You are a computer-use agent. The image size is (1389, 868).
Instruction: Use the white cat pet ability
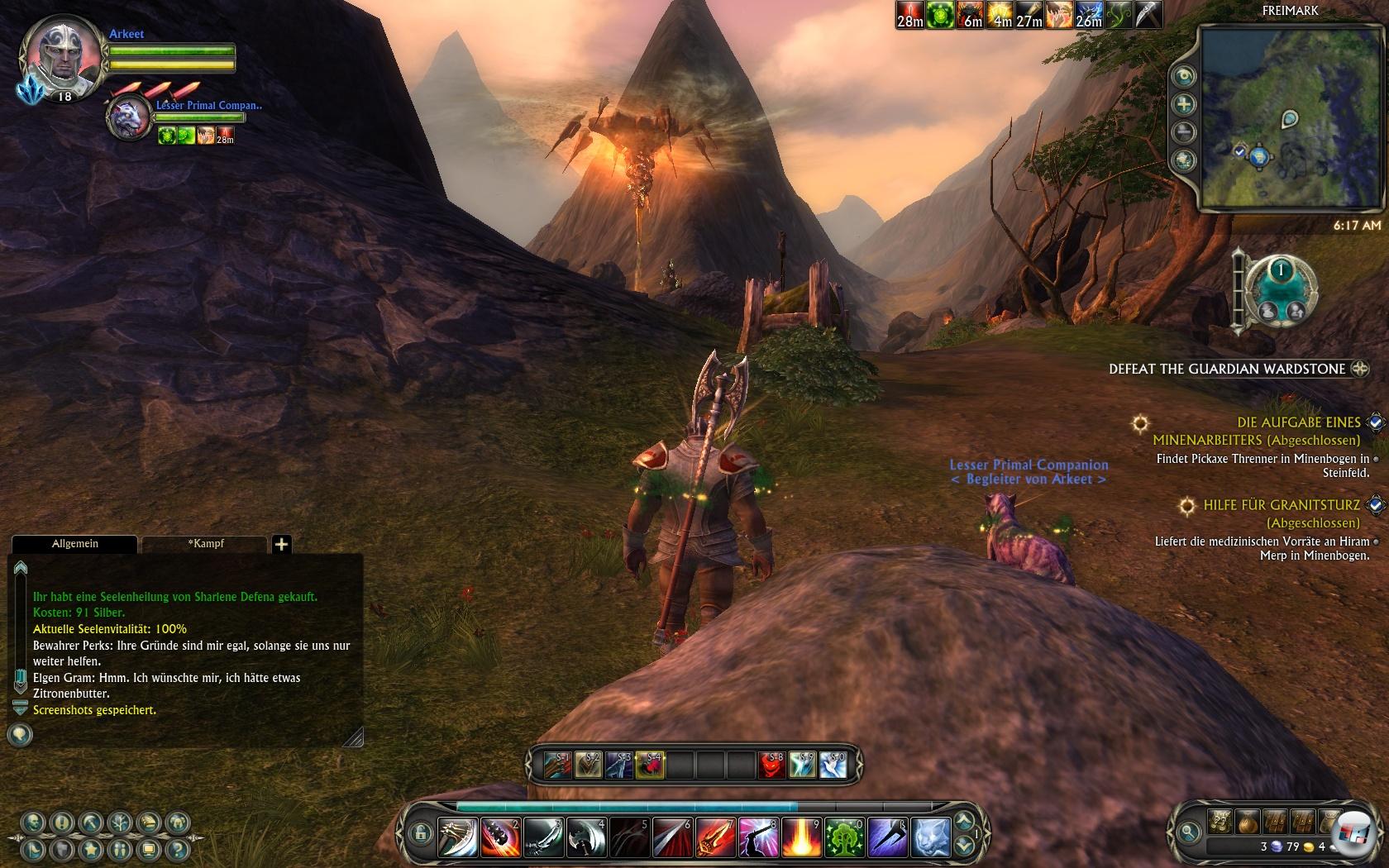click(930, 837)
